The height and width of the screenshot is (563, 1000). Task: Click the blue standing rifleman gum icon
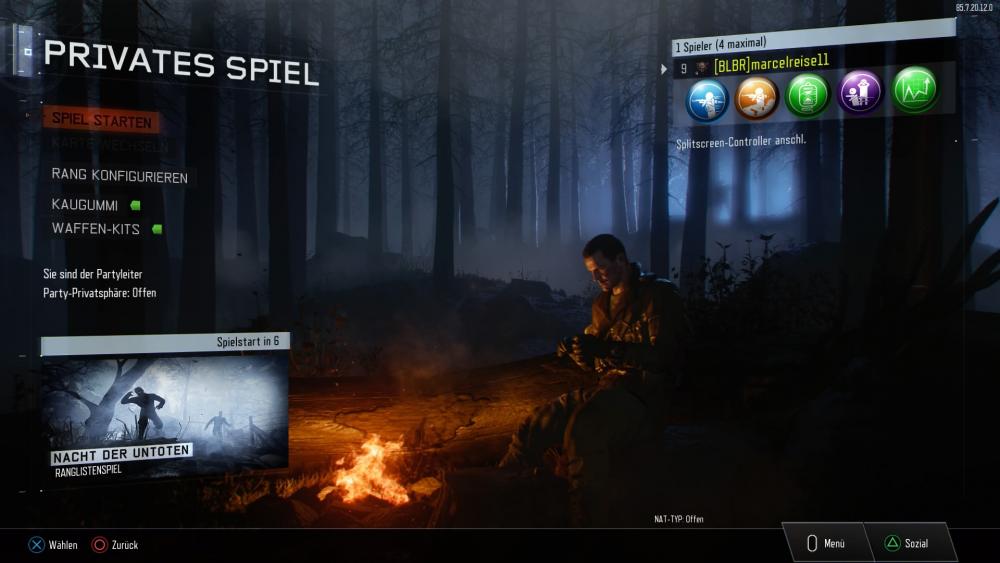click(707, 97)
